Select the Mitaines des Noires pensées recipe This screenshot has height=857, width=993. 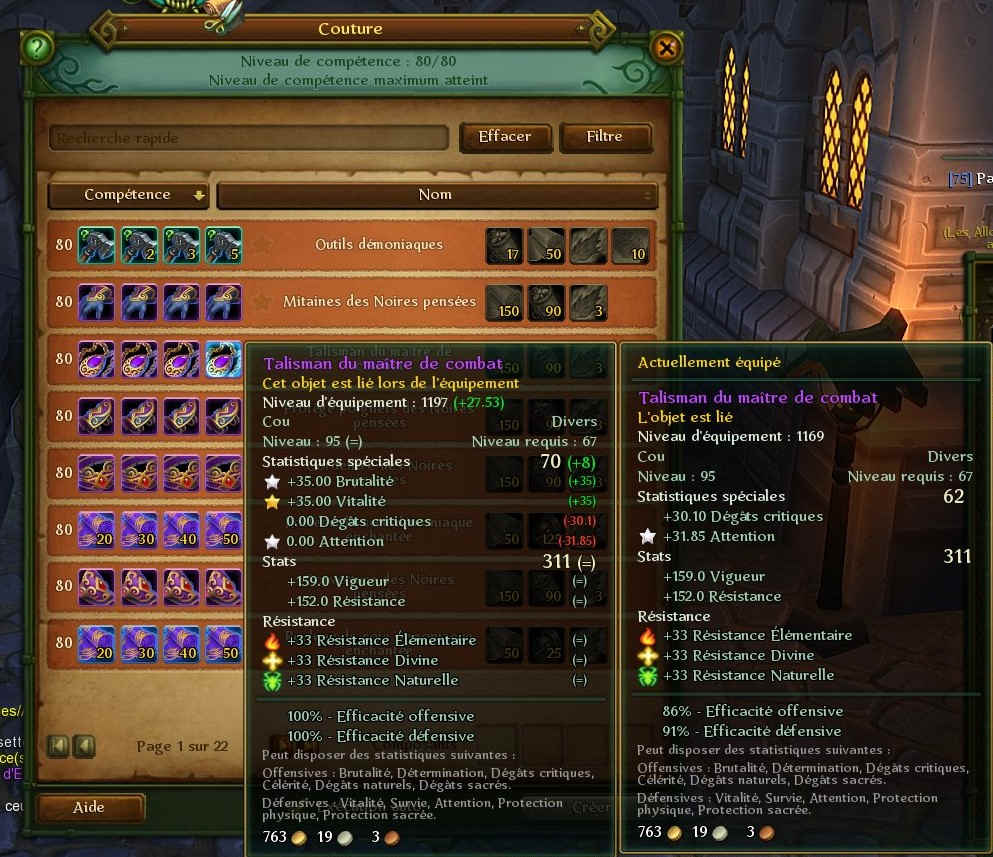tap(379, 302)
